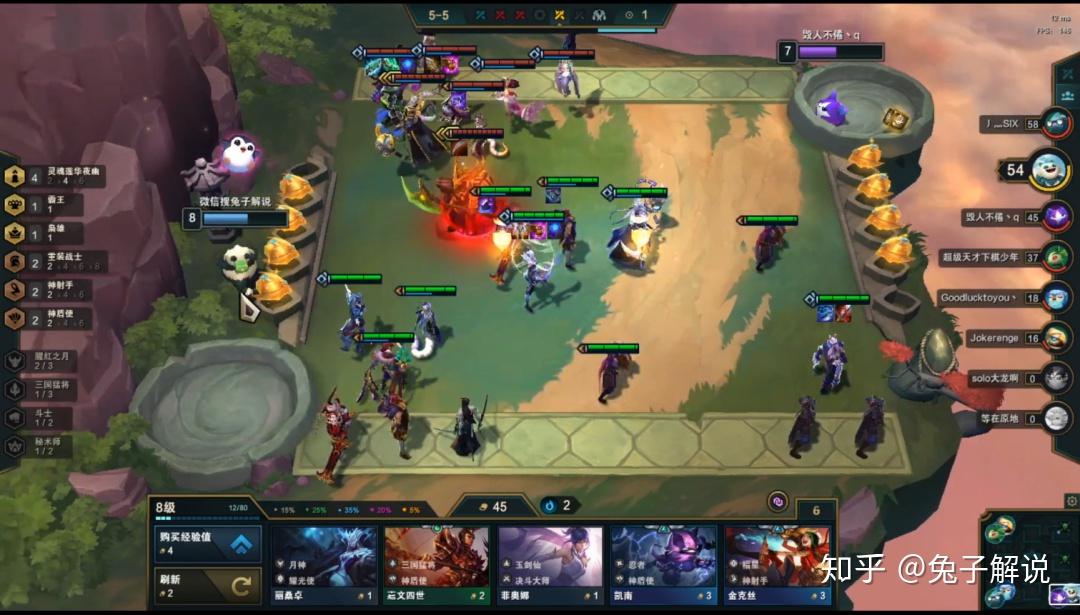Viewport: 1080px width, 615px height.
Task: Click the purple swirl icon above the shop
Action: click(777, 501)
